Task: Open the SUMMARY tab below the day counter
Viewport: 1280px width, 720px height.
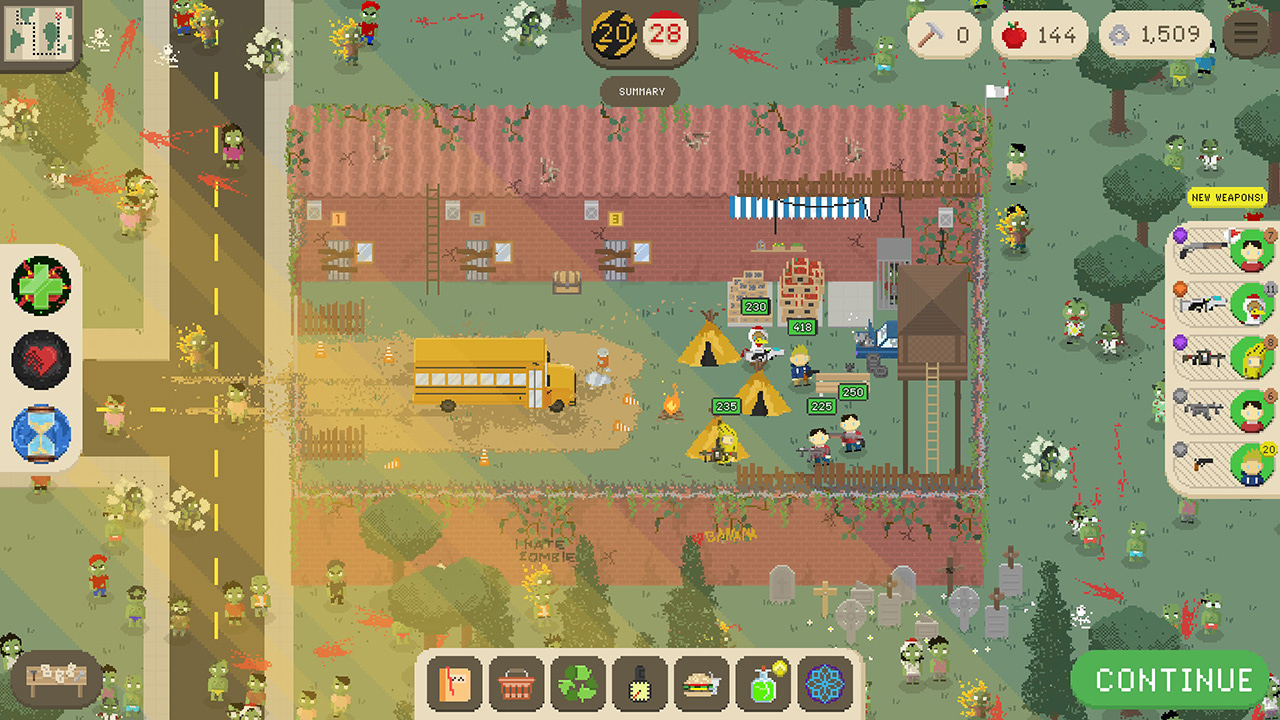Action: 641,91
